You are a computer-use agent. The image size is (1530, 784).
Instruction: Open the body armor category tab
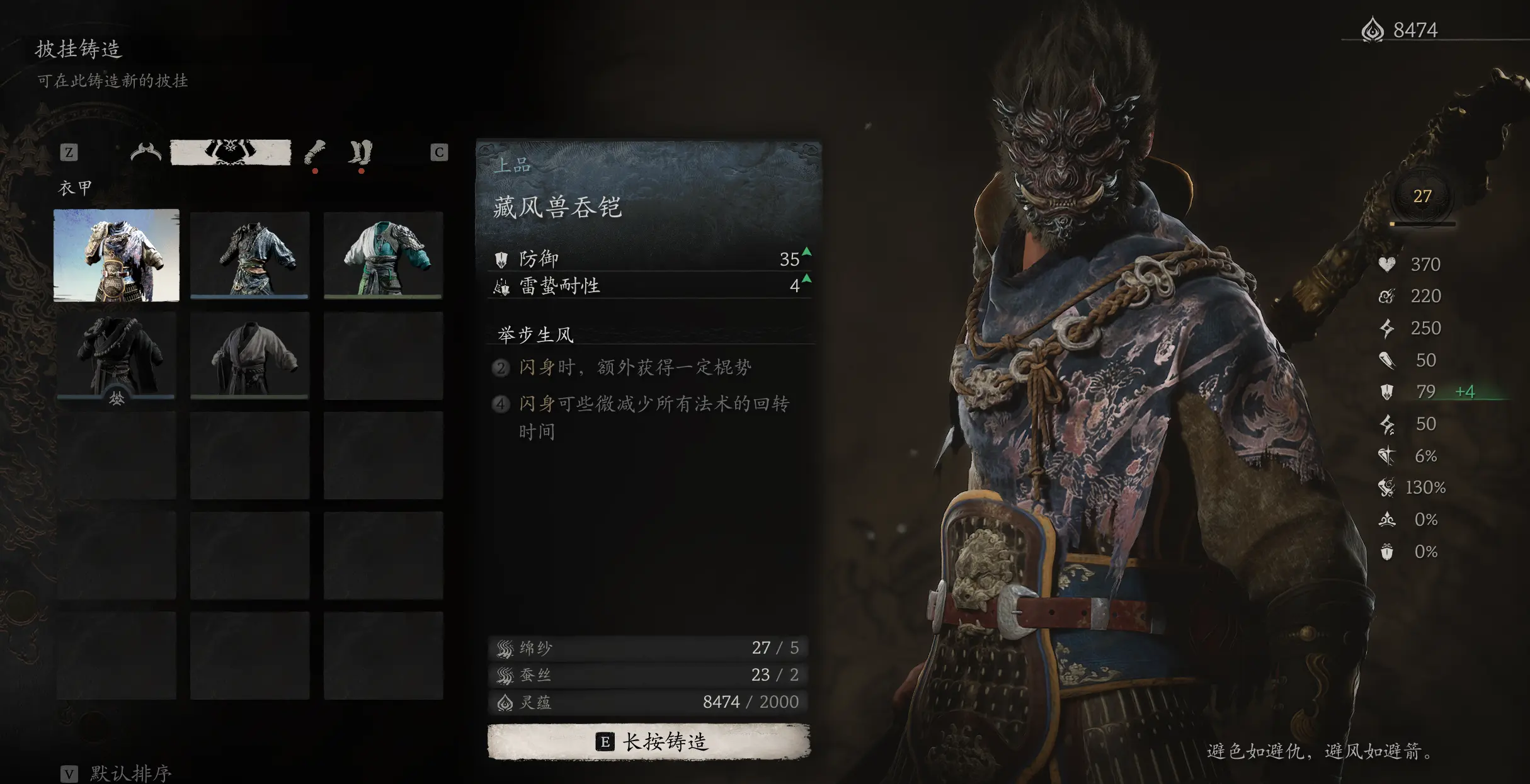point(231,152)
